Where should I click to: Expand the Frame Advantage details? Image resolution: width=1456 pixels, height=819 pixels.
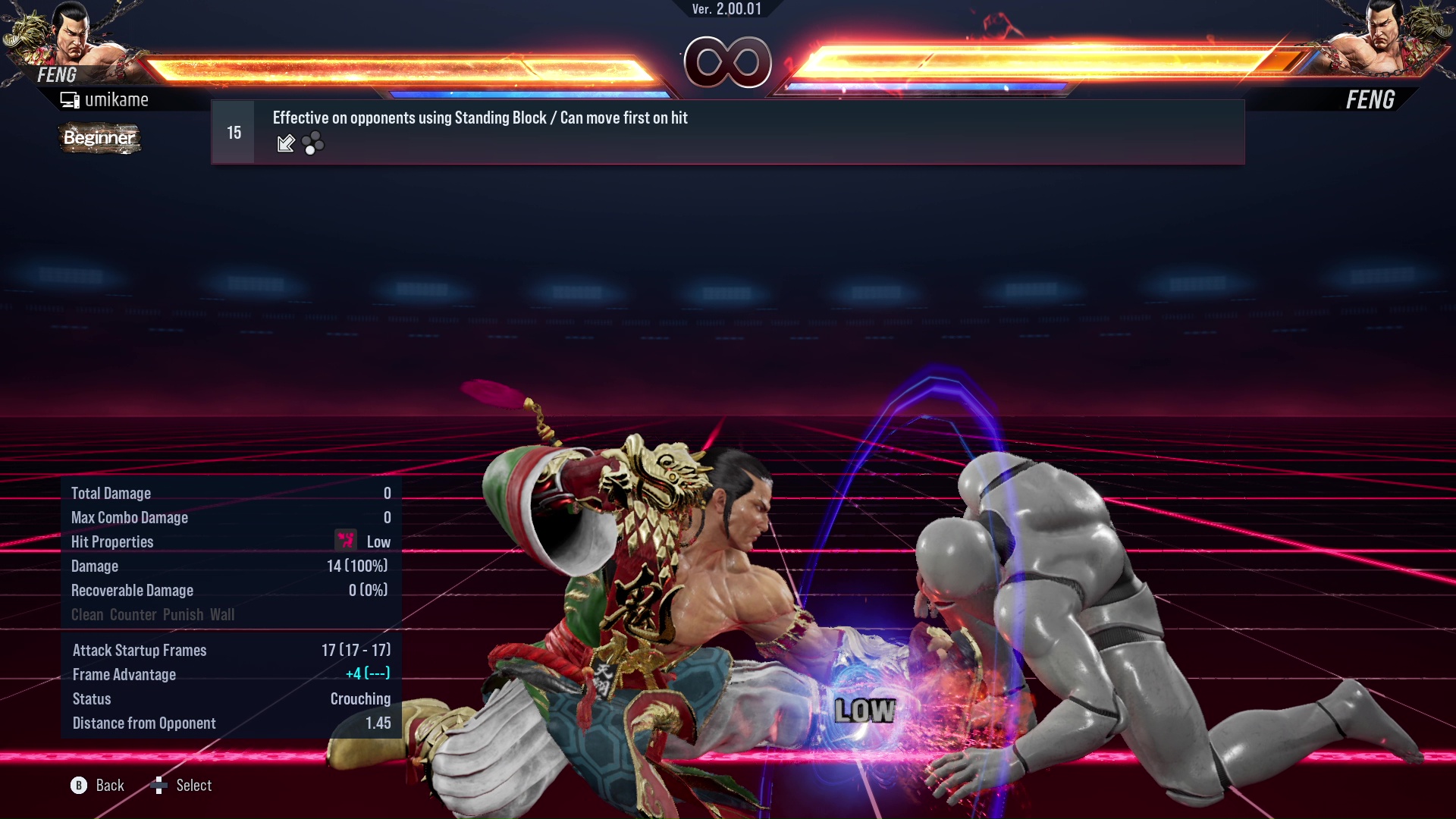124,674
